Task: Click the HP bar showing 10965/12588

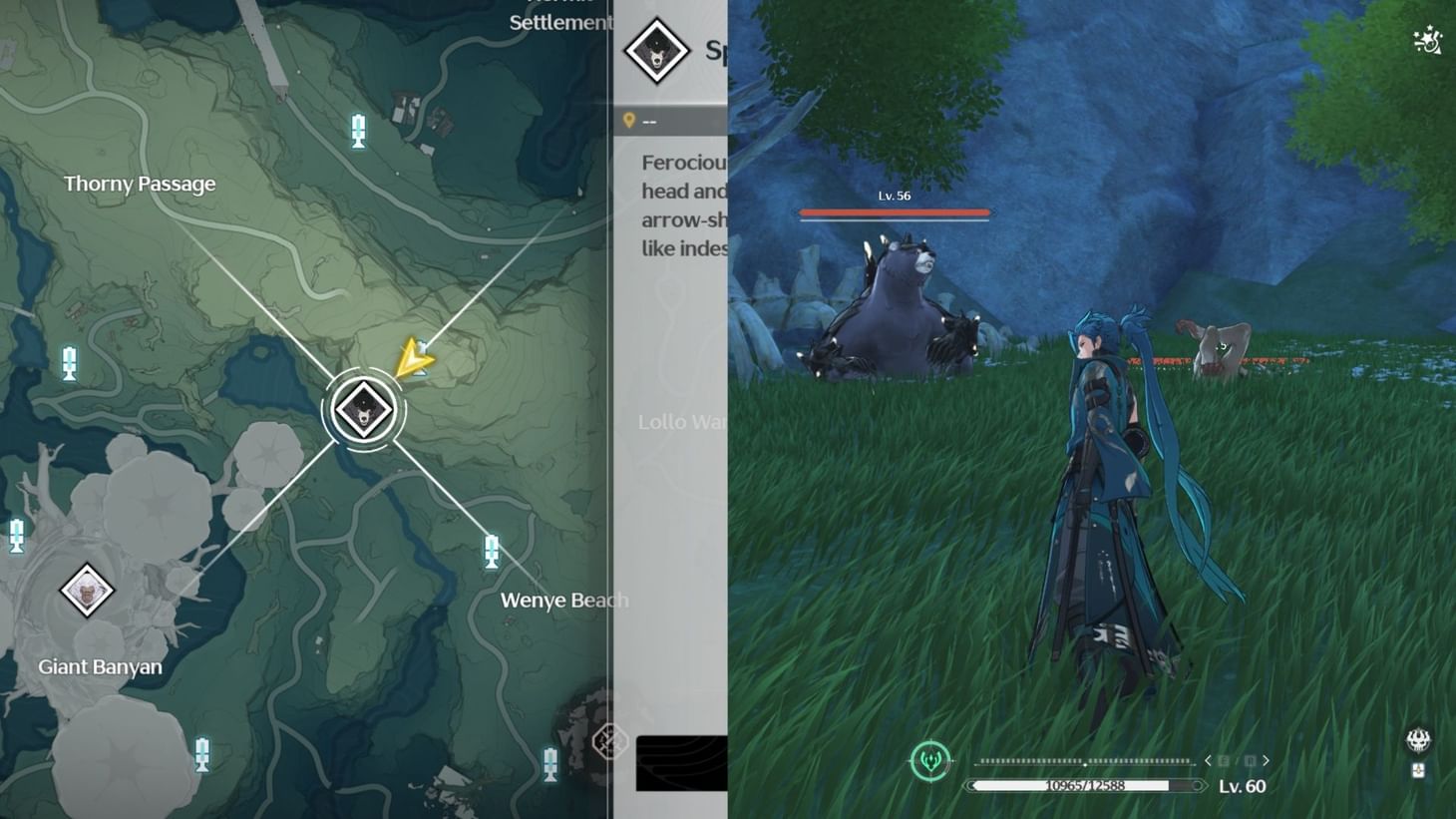Action: click(1087, 785)
